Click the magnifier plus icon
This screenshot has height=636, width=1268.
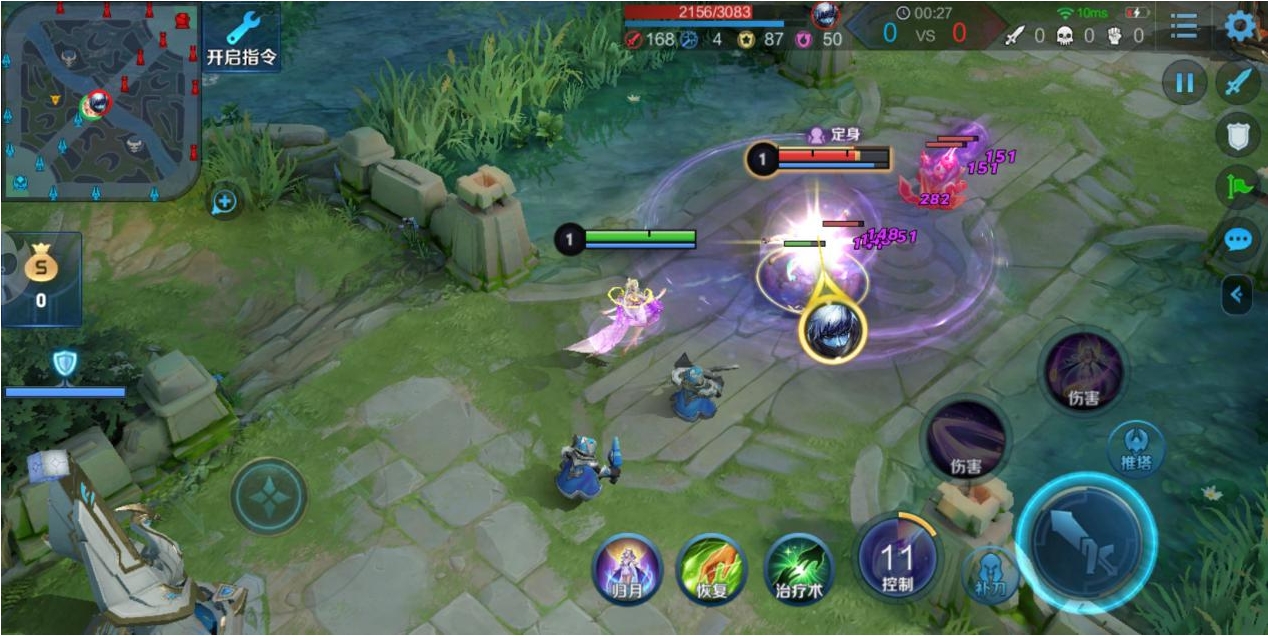(x=224, y=203)
